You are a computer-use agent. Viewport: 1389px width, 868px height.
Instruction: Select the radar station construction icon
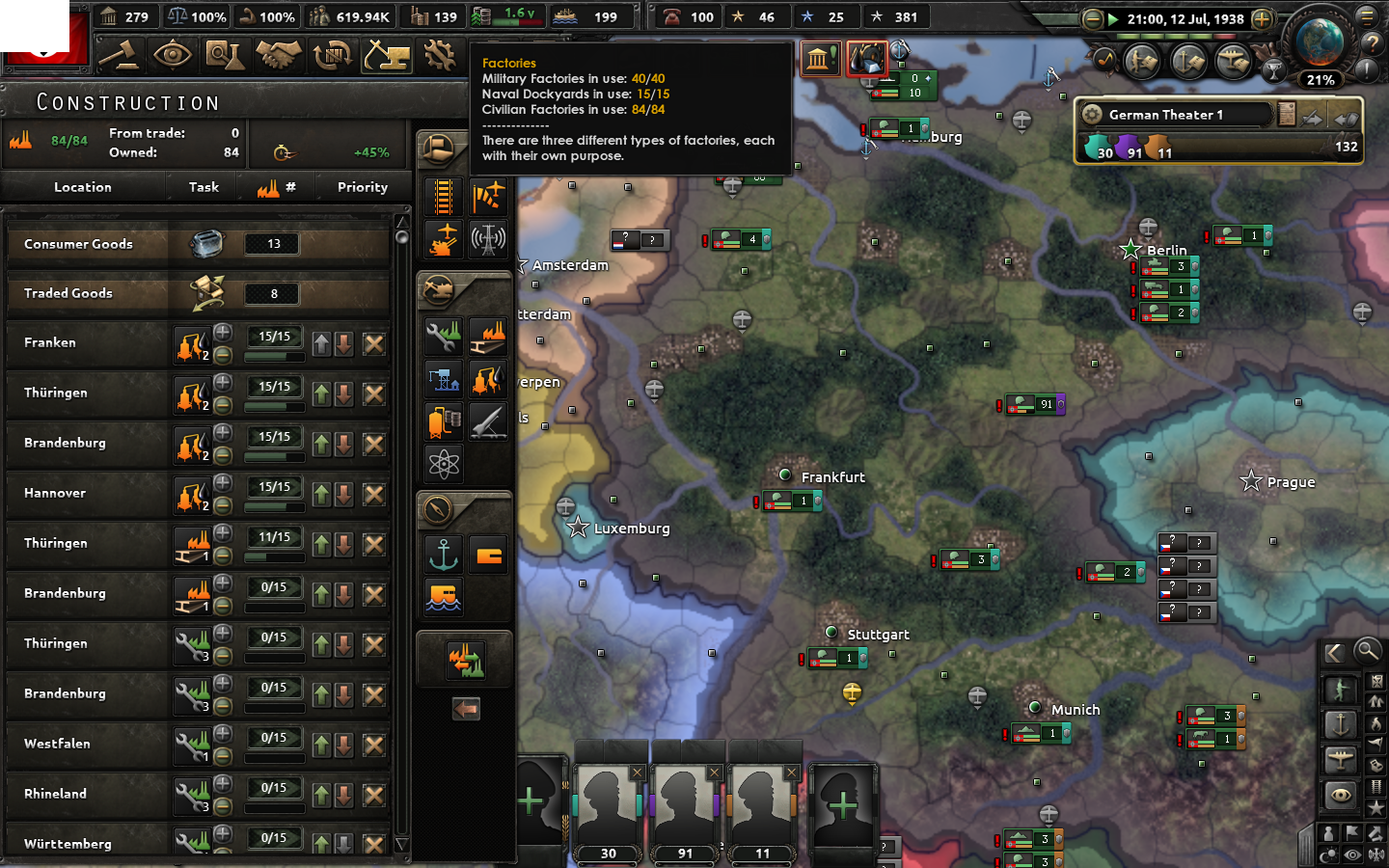click(x=487, y=239)
